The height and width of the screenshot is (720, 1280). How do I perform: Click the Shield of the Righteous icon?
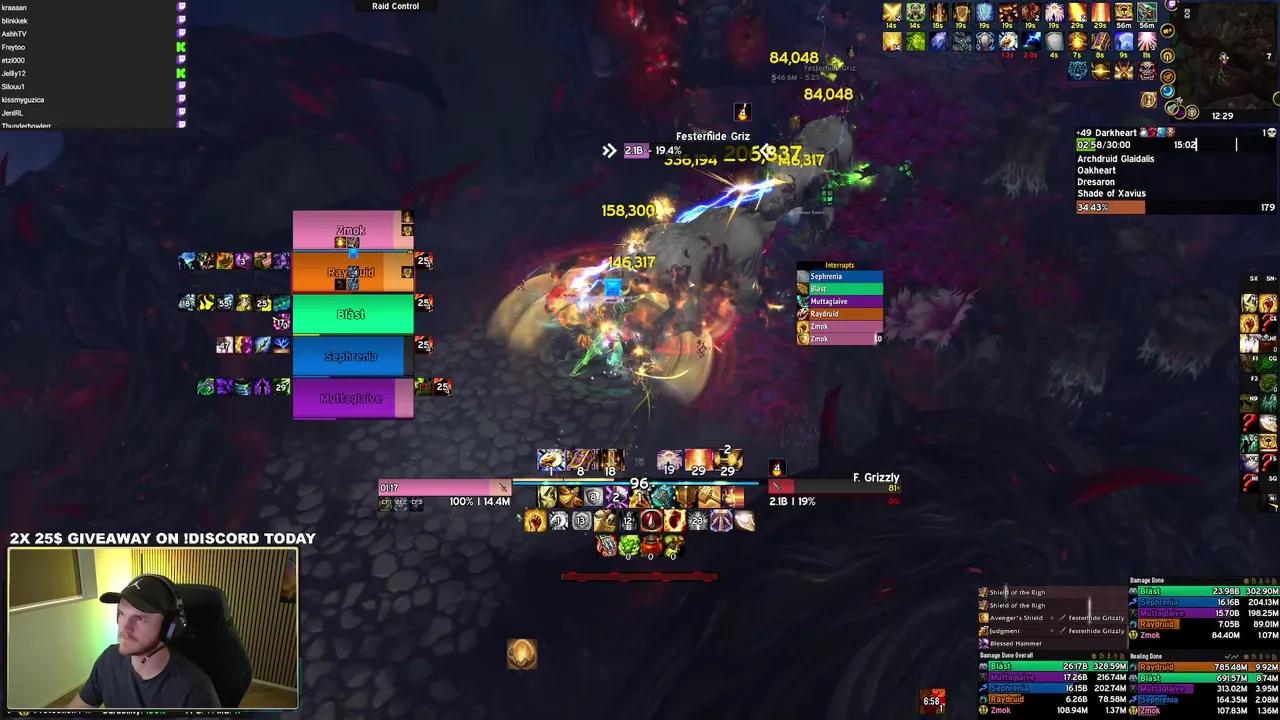coord(984,592)
